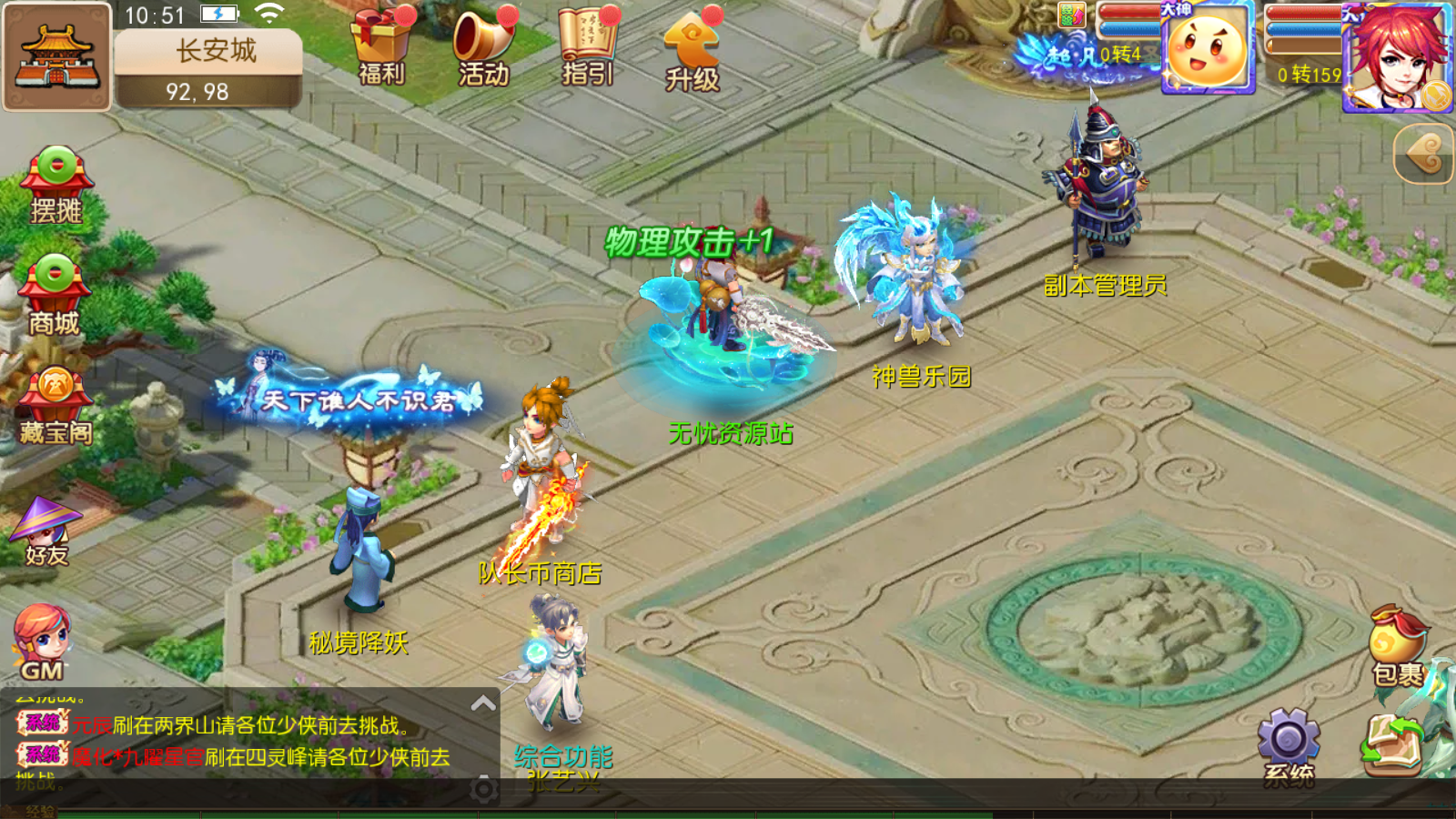
Task: Open the 包裹 inventory bag
Action: click(x=1397, y=646)
